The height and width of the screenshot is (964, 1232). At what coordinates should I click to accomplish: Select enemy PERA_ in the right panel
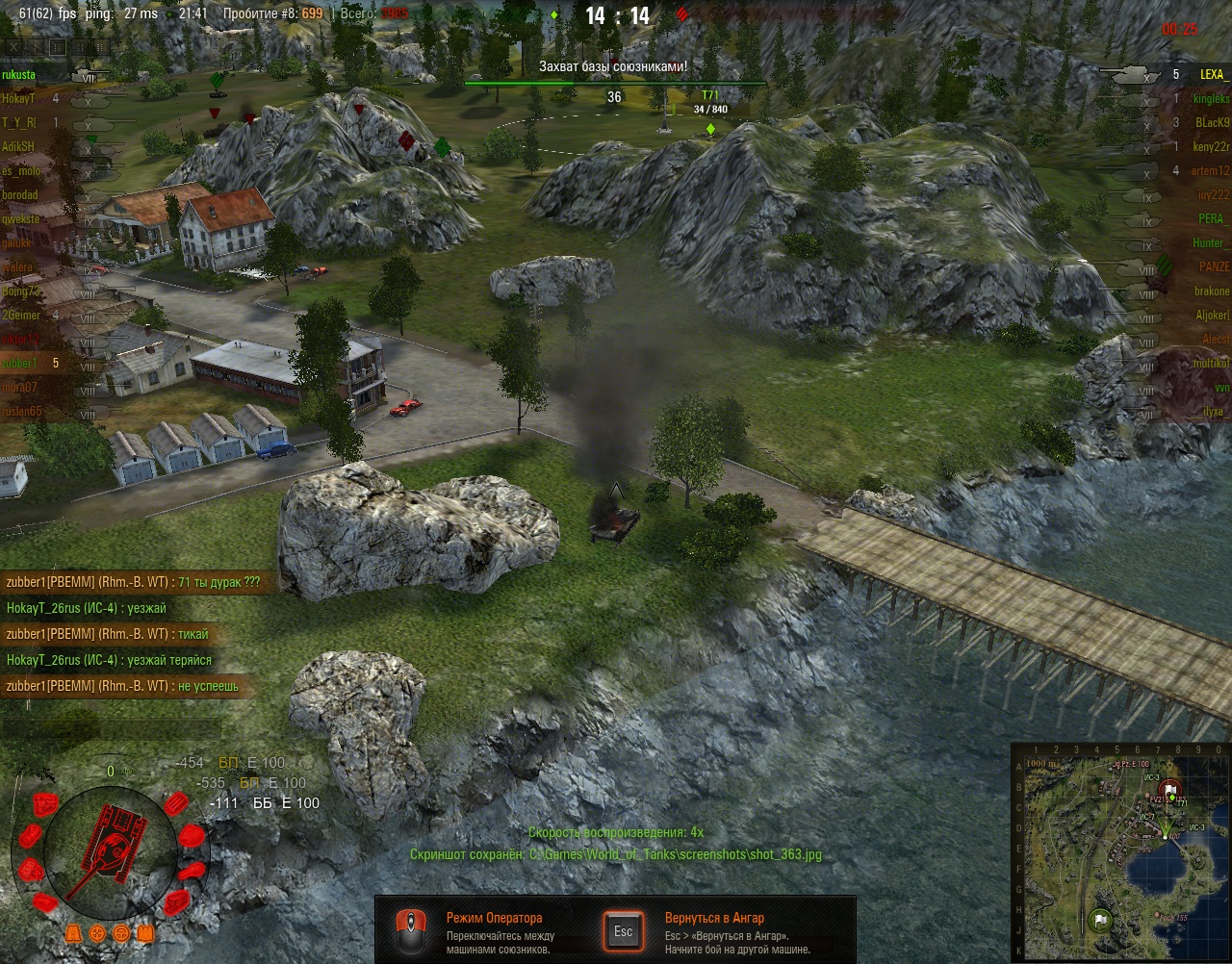[1213, 218]
